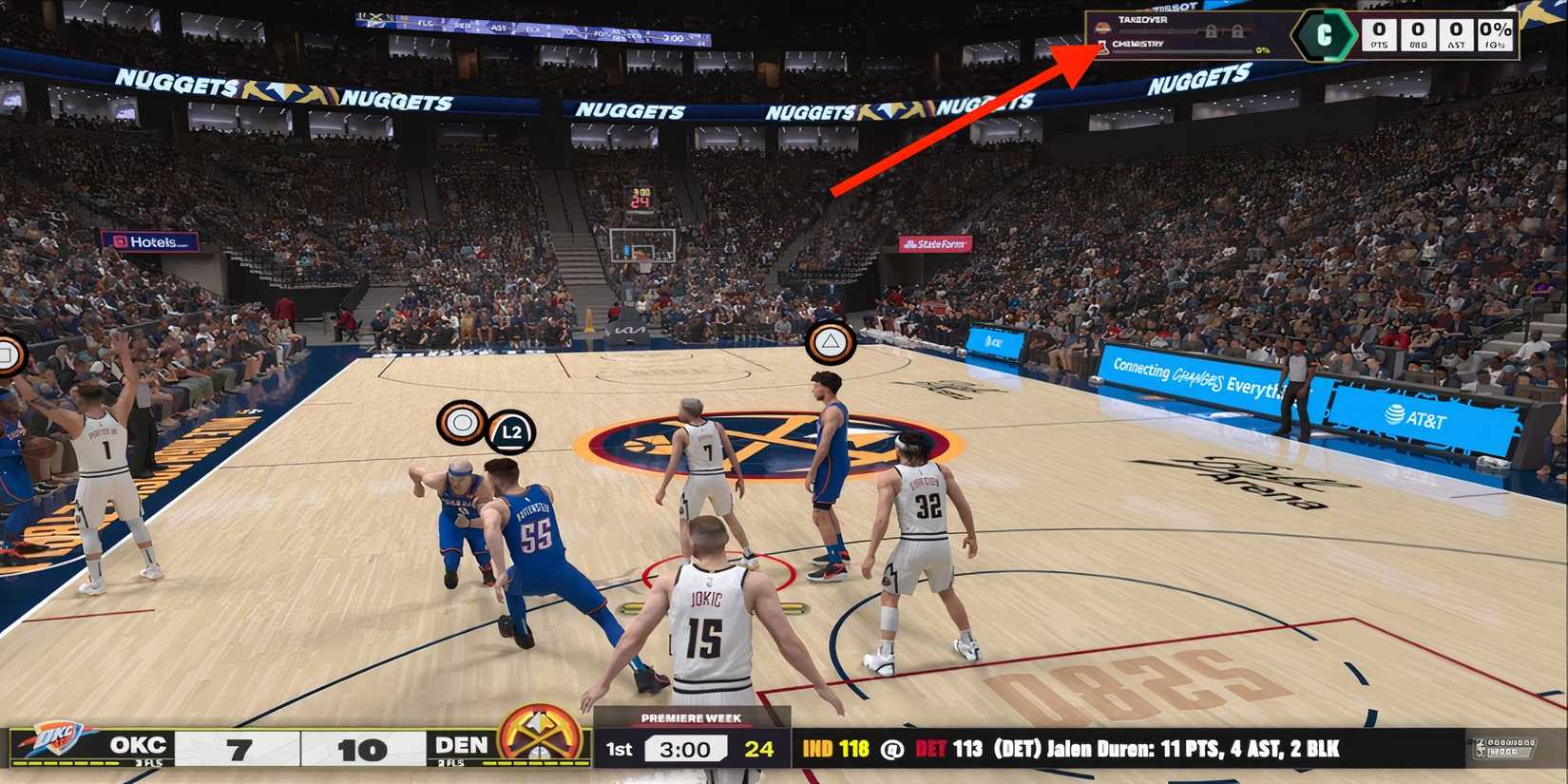Select the Premiere Week banner tab
Image resolution: width=1568 pixels, height=784 pixels.
[690, 717]
